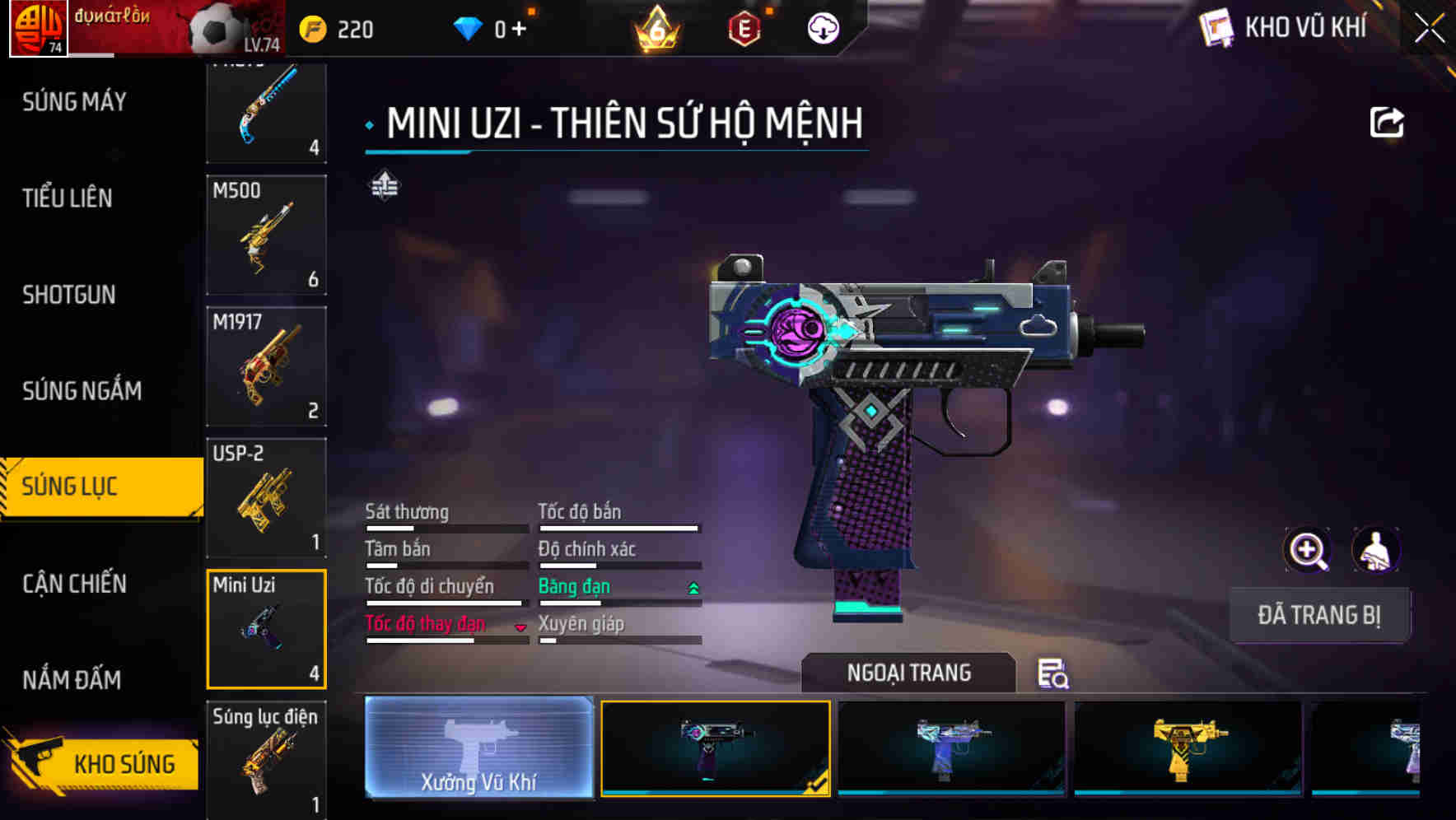Screen dimensions: 1456x820
Task: Click the ĐÃ TRANG BỊ button
Action: [1319, 615]
